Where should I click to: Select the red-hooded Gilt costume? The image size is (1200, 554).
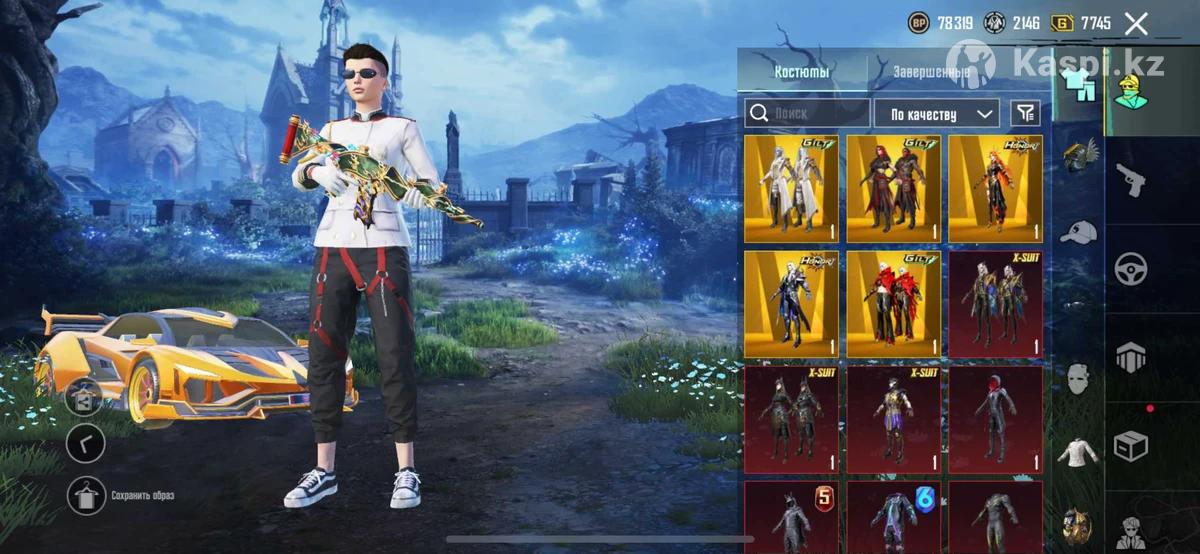click(x=894, y=304)
